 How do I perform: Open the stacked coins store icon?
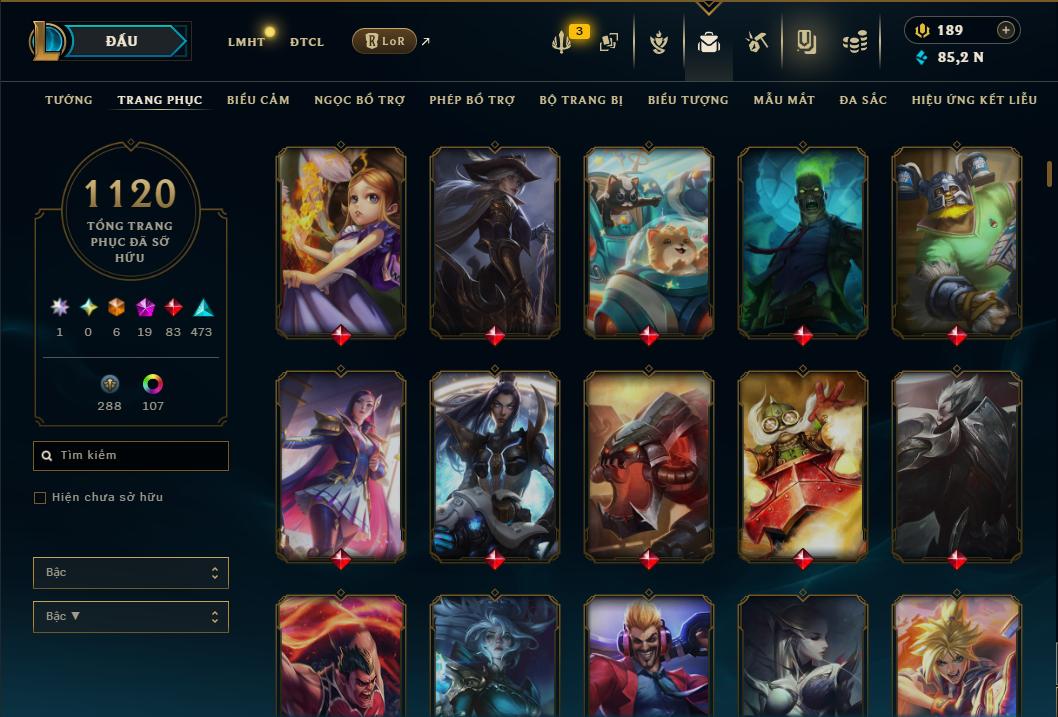pyautogui.click(x=854, y=42)
